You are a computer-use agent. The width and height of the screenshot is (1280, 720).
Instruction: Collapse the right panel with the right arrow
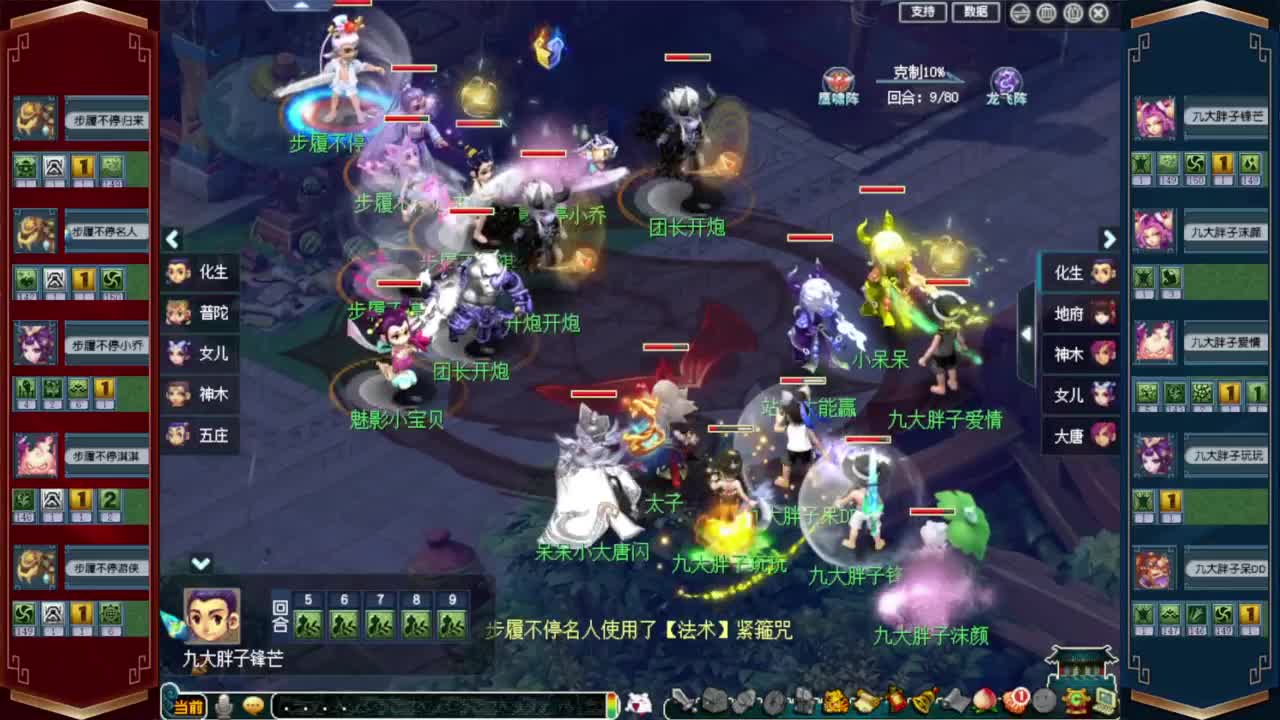[1109, 239]
